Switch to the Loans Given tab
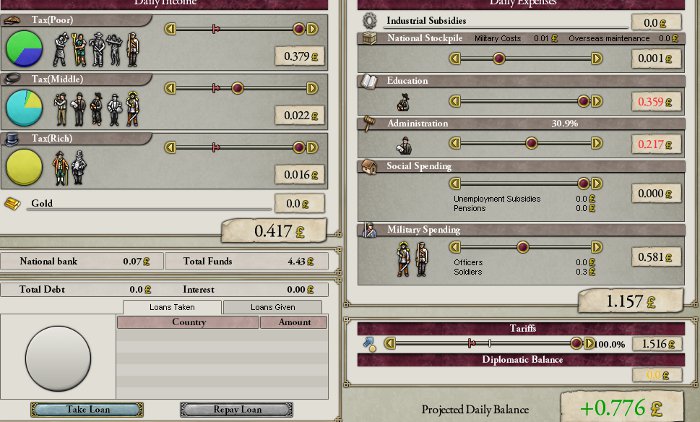Viewport: 700px width, 422px height. [272, 307]
